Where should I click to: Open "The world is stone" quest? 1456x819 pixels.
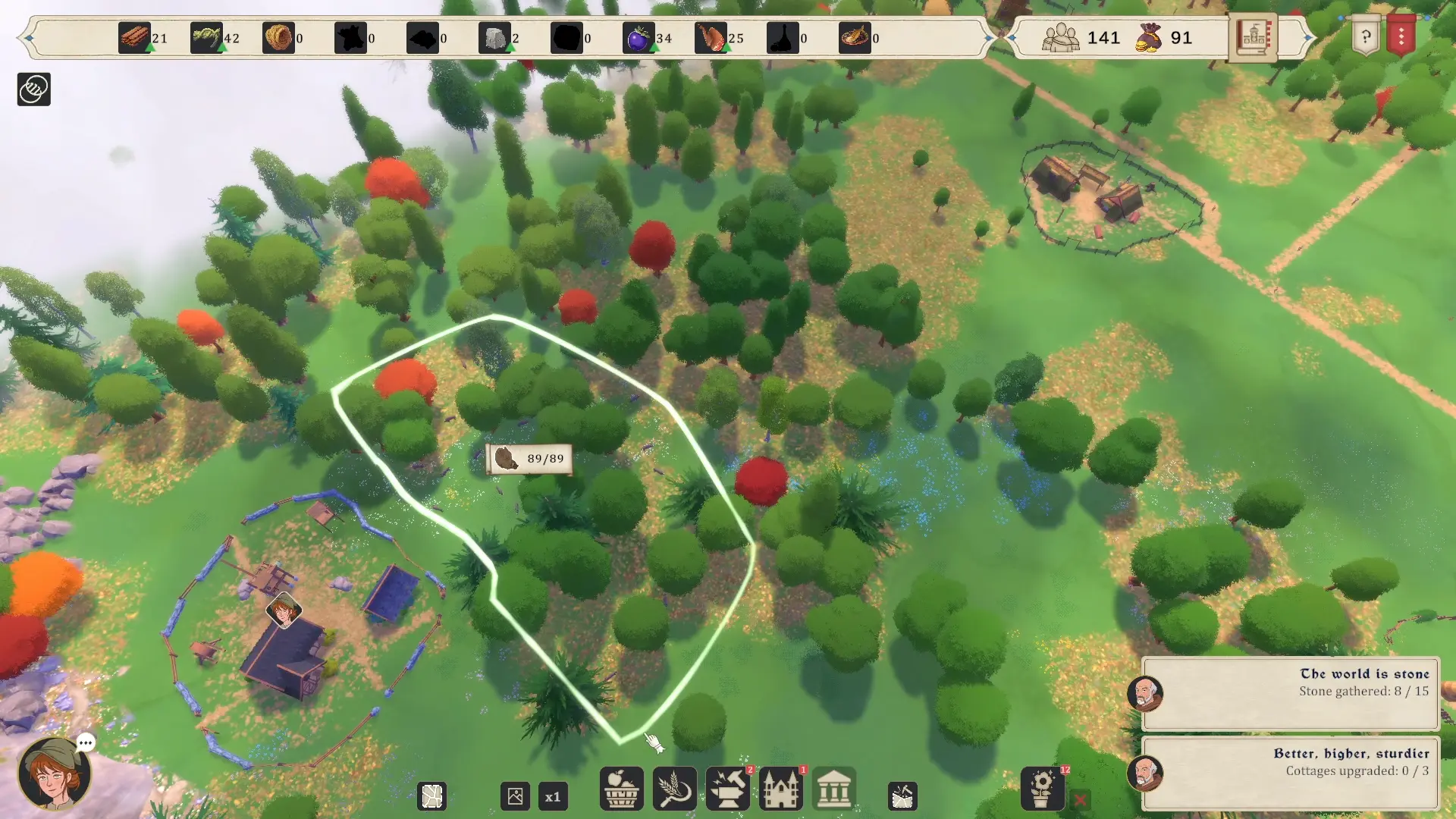click(1290, 692)
